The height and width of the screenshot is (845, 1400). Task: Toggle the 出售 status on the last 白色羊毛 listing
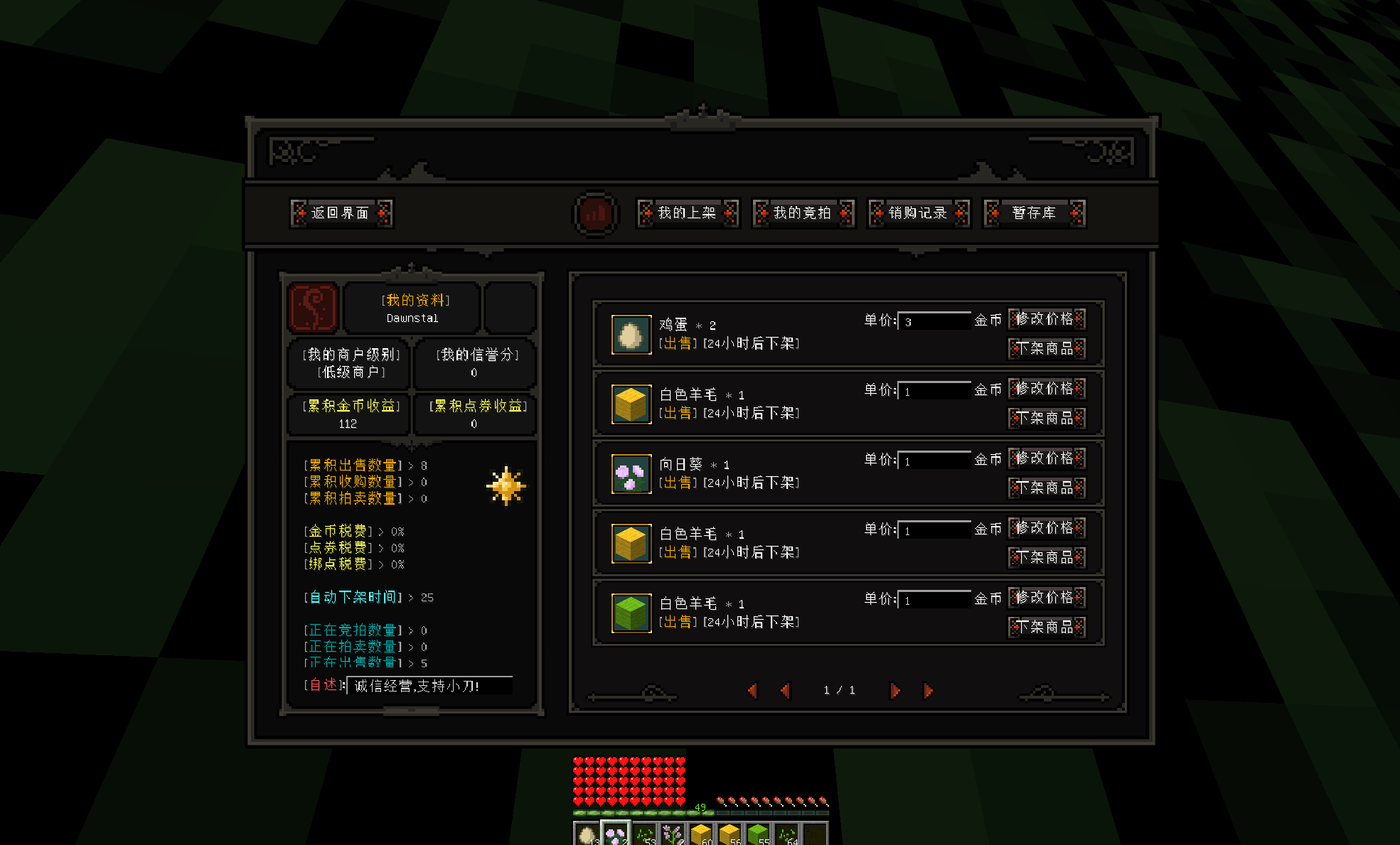tap(678, 622)
